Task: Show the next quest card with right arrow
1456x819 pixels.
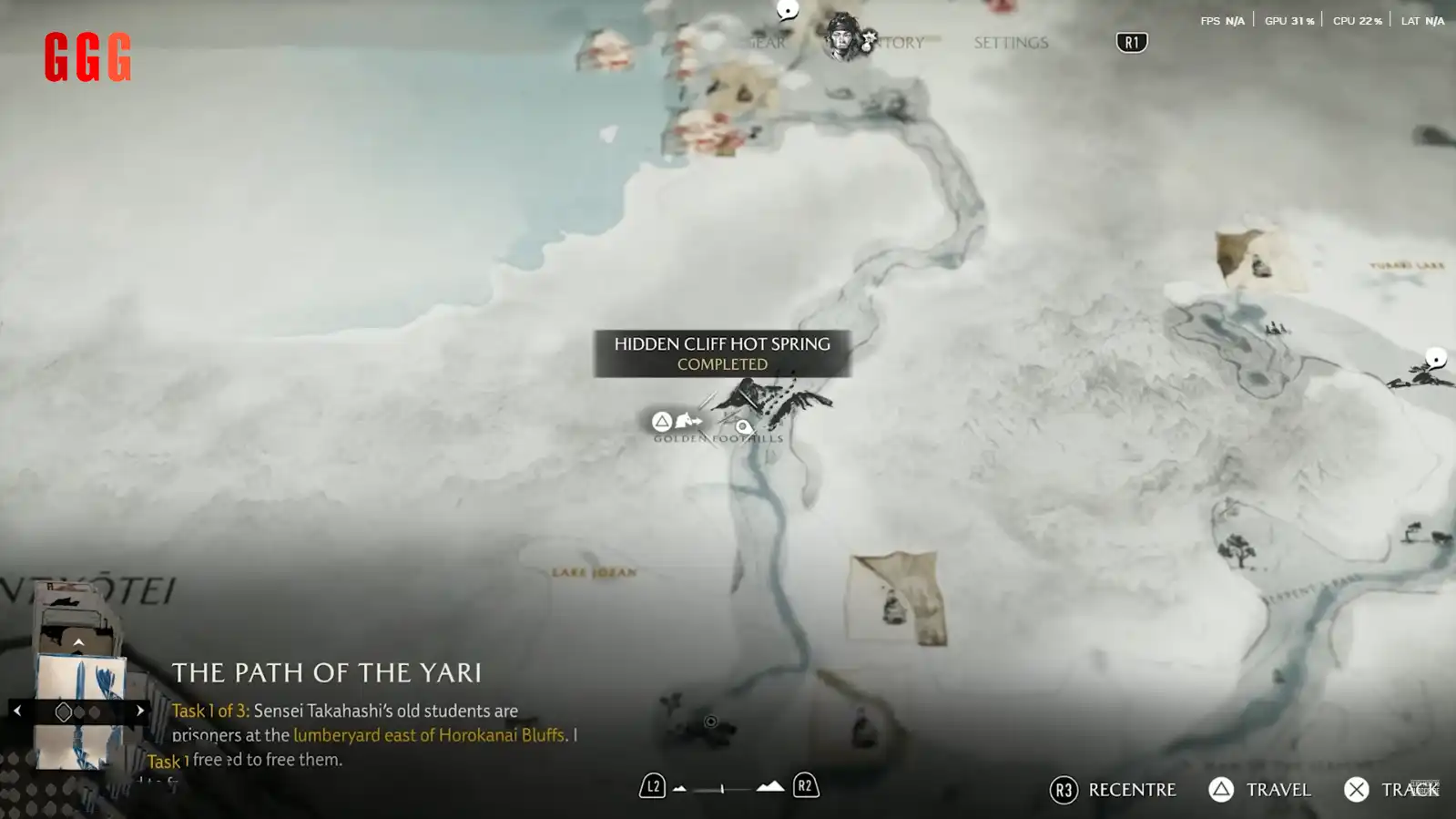Action: tap(140, 711)
